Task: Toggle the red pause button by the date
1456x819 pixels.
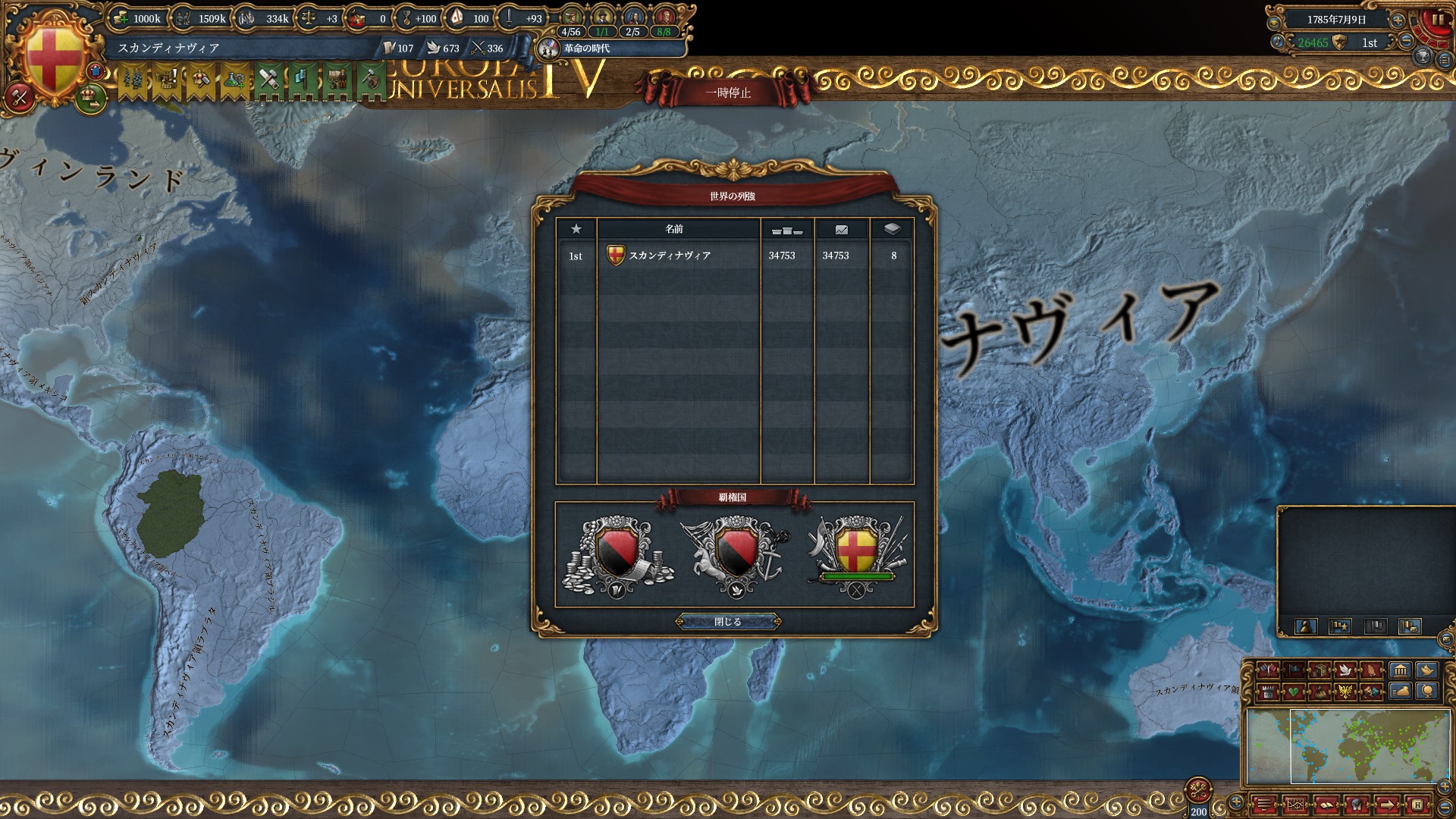Action: pos(1437,20)
